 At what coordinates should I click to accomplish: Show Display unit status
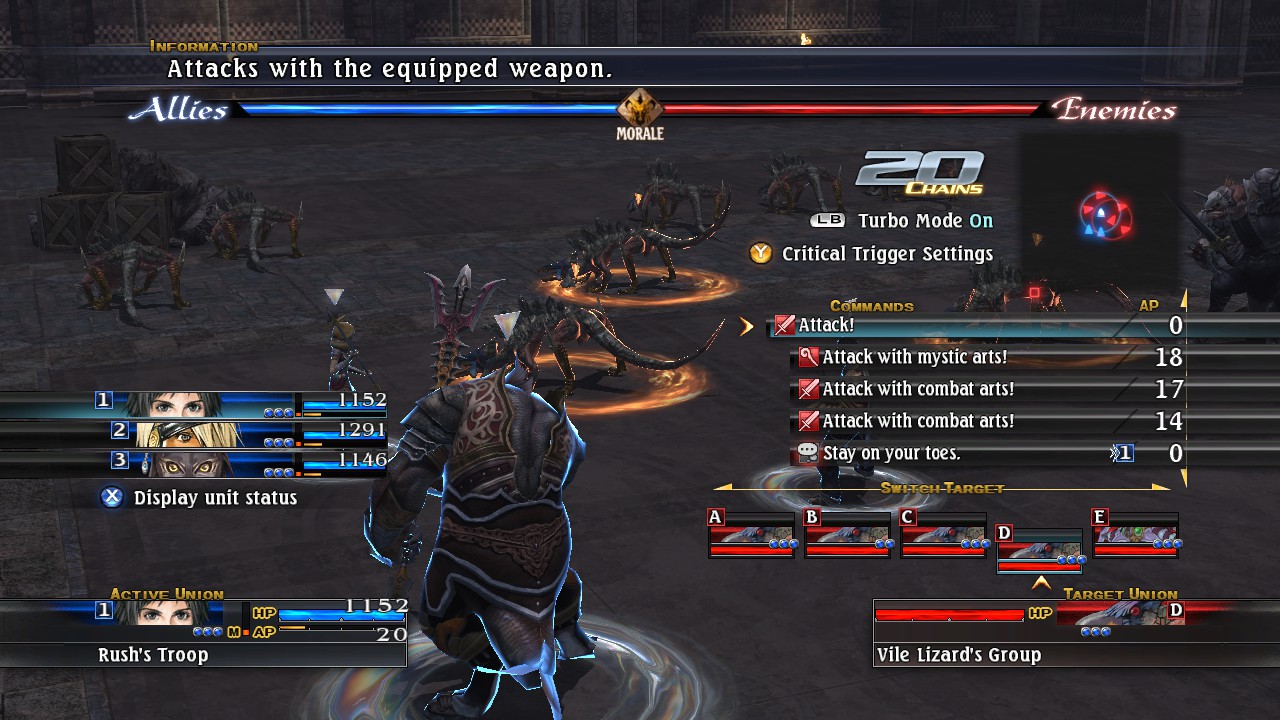(x=214, y=497)
